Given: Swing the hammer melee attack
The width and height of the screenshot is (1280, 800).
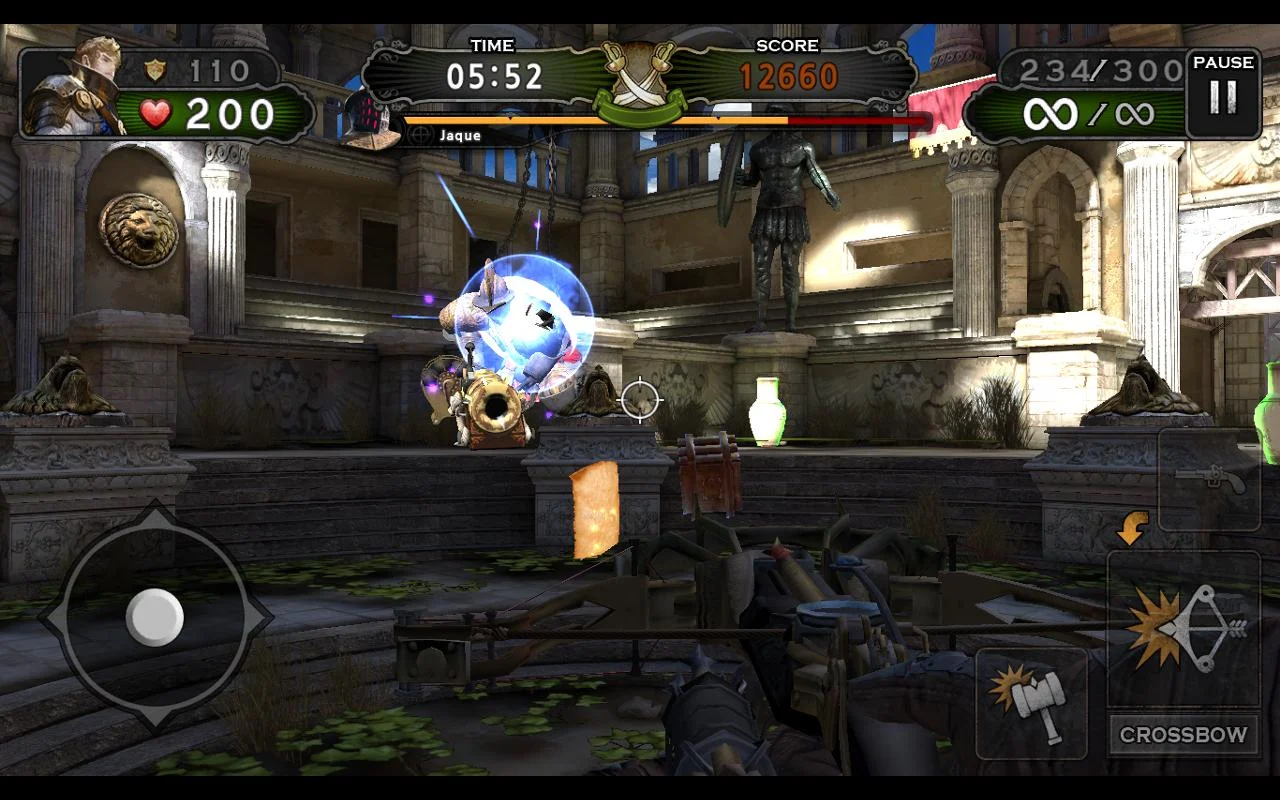Looking at the screenshot, I should click(1031, 703).
